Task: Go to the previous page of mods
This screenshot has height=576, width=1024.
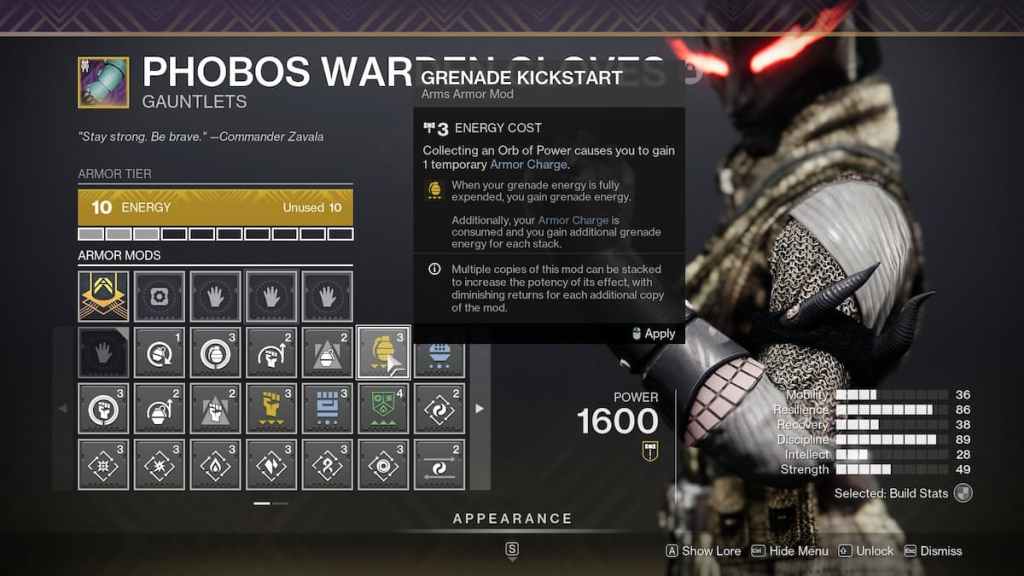Action: (64, 408)
